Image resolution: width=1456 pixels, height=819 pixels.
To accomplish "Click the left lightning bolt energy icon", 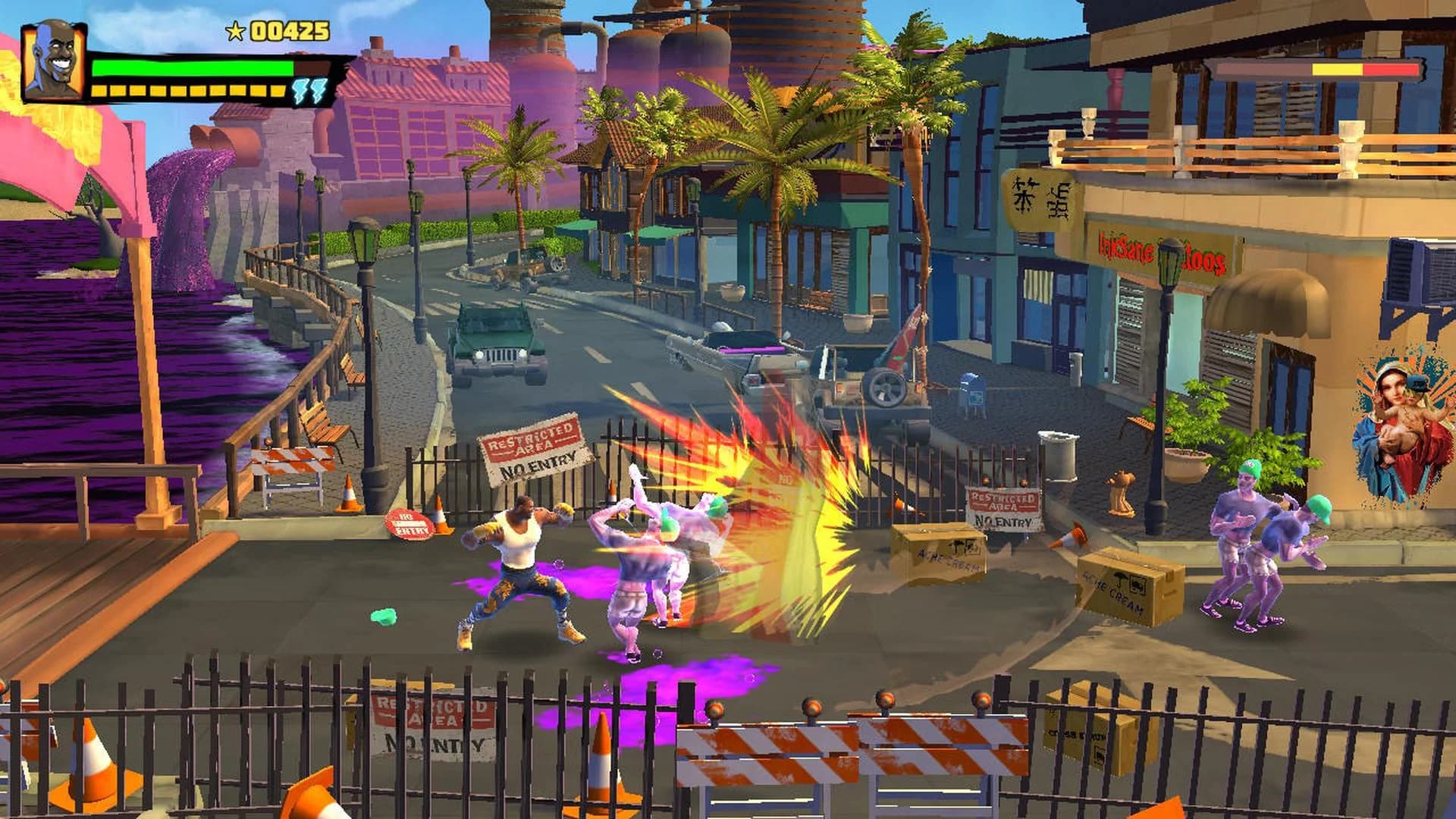I will [x=299, y=89].
